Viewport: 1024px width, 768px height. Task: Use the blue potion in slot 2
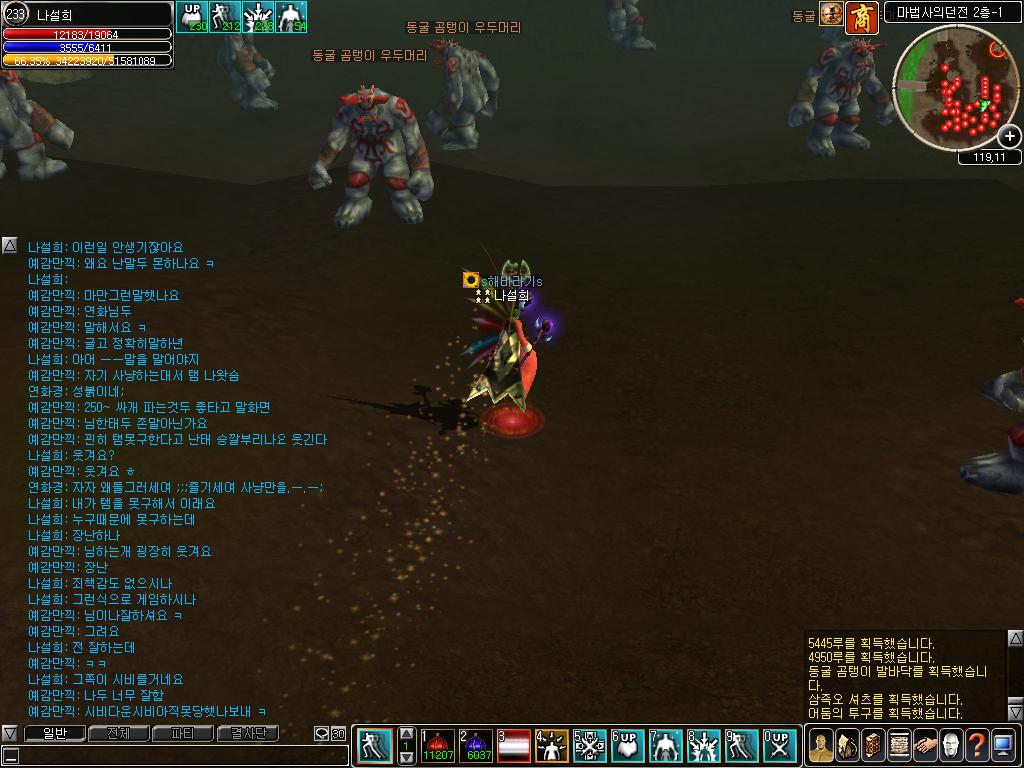click(475, 746)
